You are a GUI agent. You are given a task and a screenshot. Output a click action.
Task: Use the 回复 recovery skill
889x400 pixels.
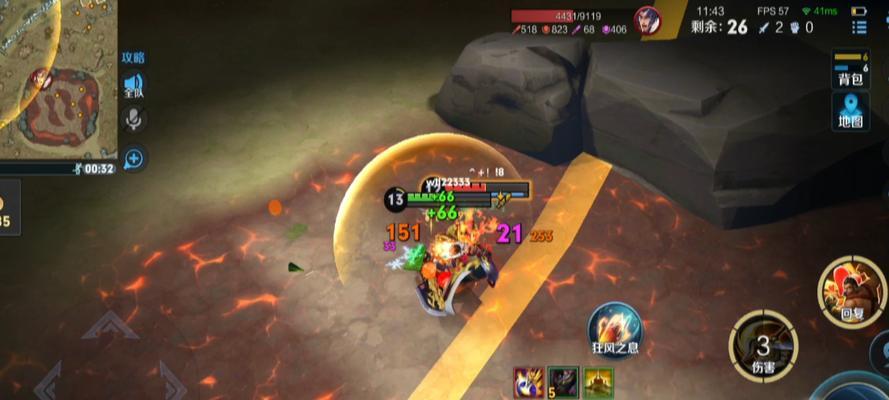850,291
